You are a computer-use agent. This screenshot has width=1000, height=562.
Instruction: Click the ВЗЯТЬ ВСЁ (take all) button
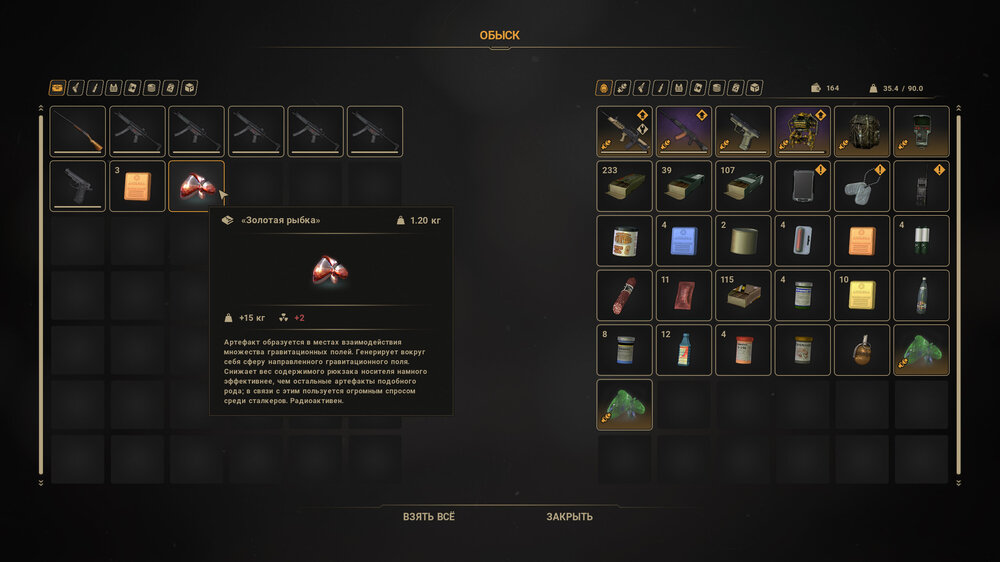coord(429,517)
